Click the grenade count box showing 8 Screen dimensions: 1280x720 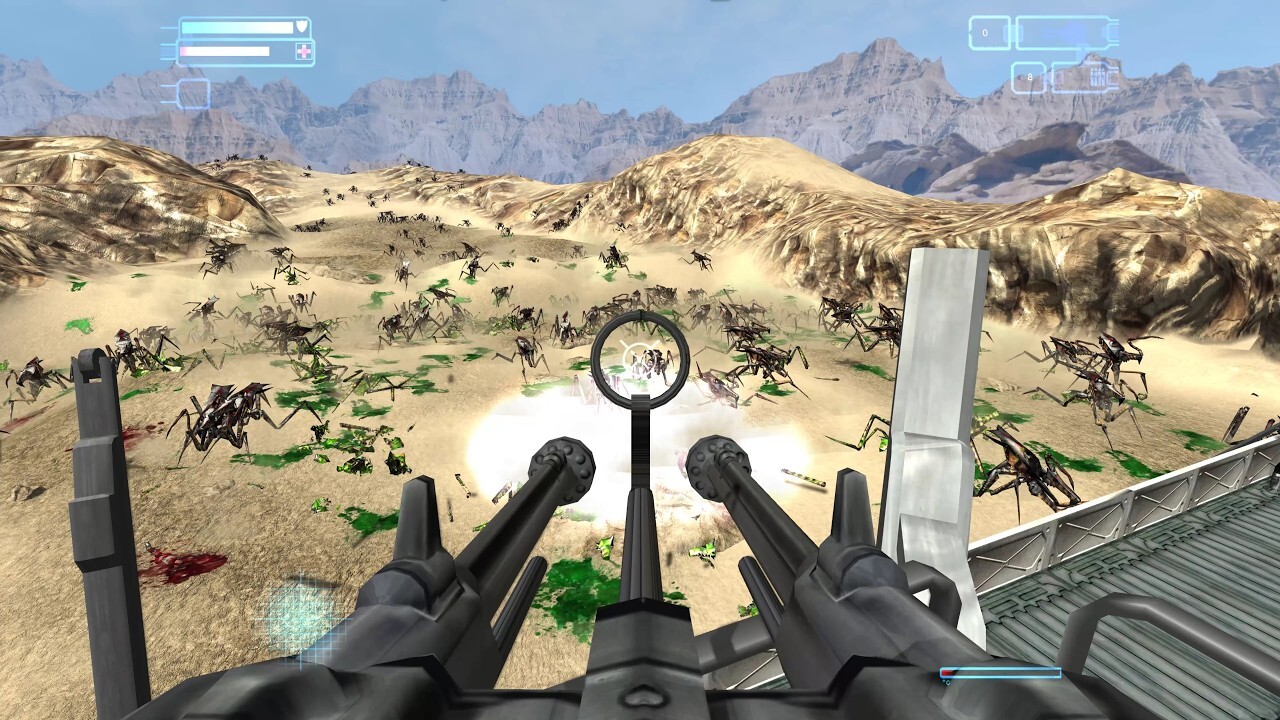[1030, 76]
